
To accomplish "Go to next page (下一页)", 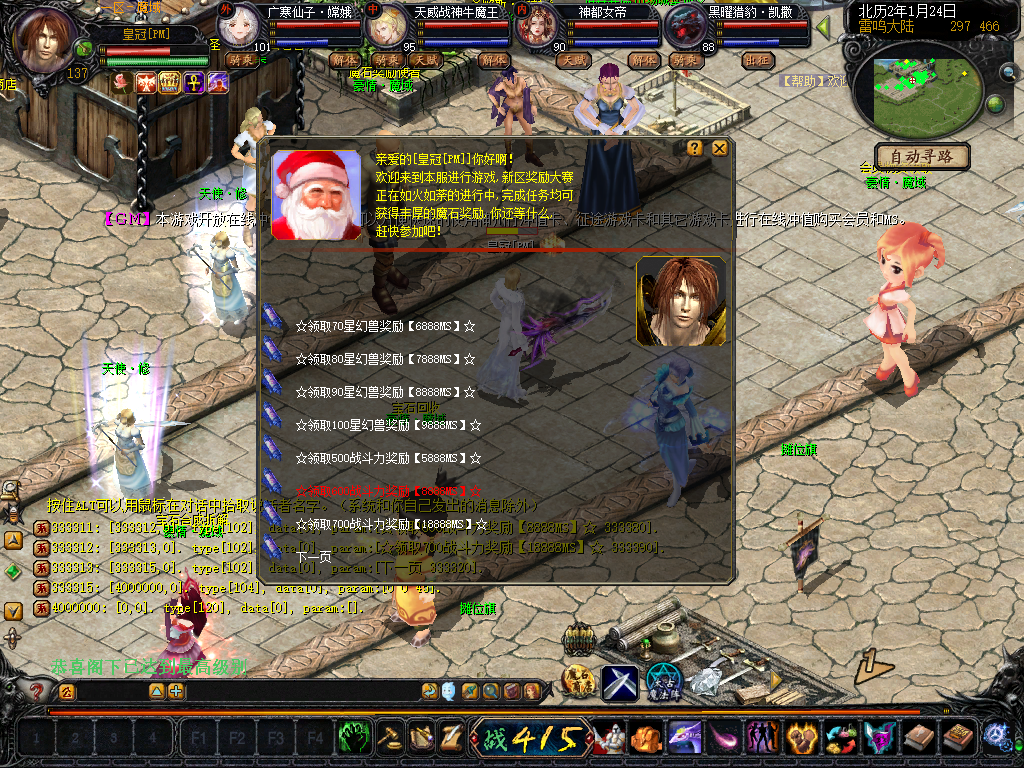I will pyautogui.click(x=313, y=557).
